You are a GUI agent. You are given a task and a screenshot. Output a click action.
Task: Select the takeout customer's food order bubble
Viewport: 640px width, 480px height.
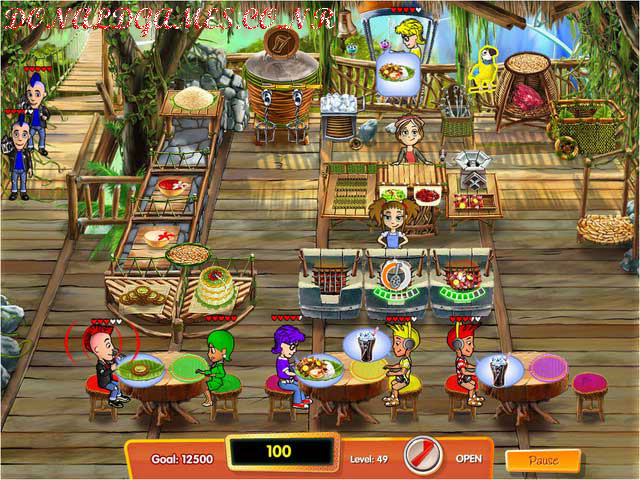tap(397, 73)
